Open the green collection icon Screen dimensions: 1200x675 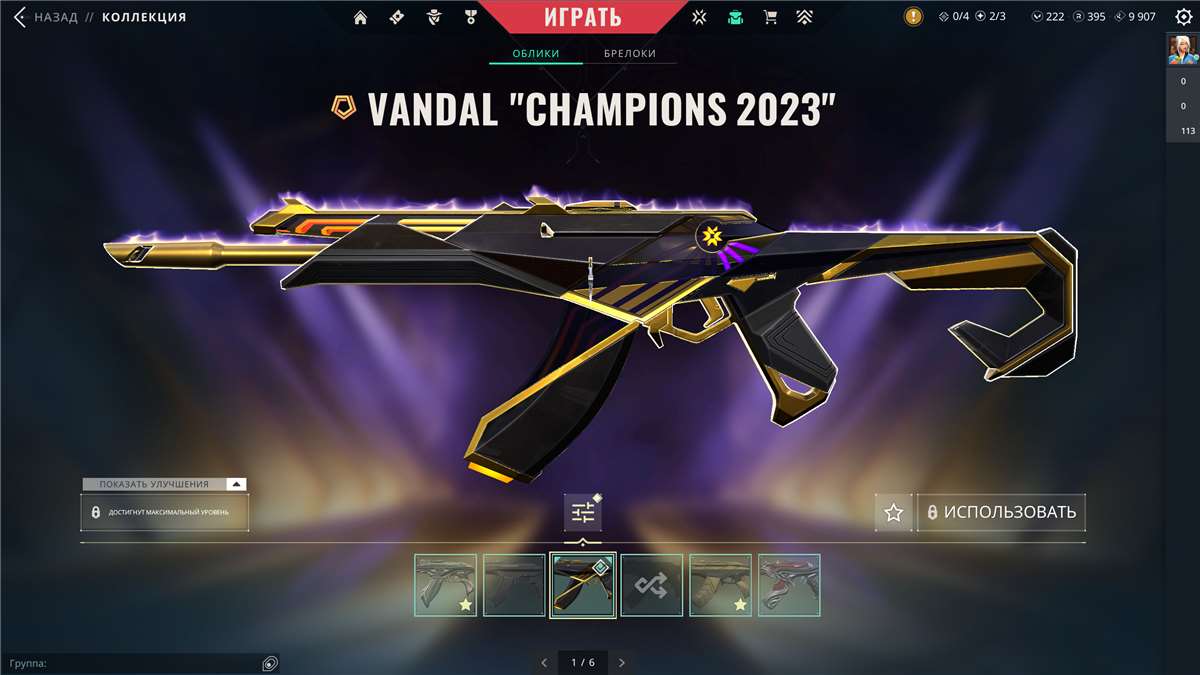[736, 17]
